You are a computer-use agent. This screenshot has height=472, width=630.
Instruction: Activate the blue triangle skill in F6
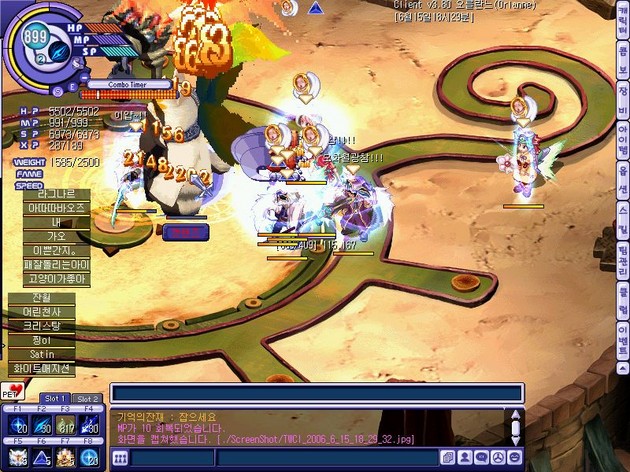point(41,456)
